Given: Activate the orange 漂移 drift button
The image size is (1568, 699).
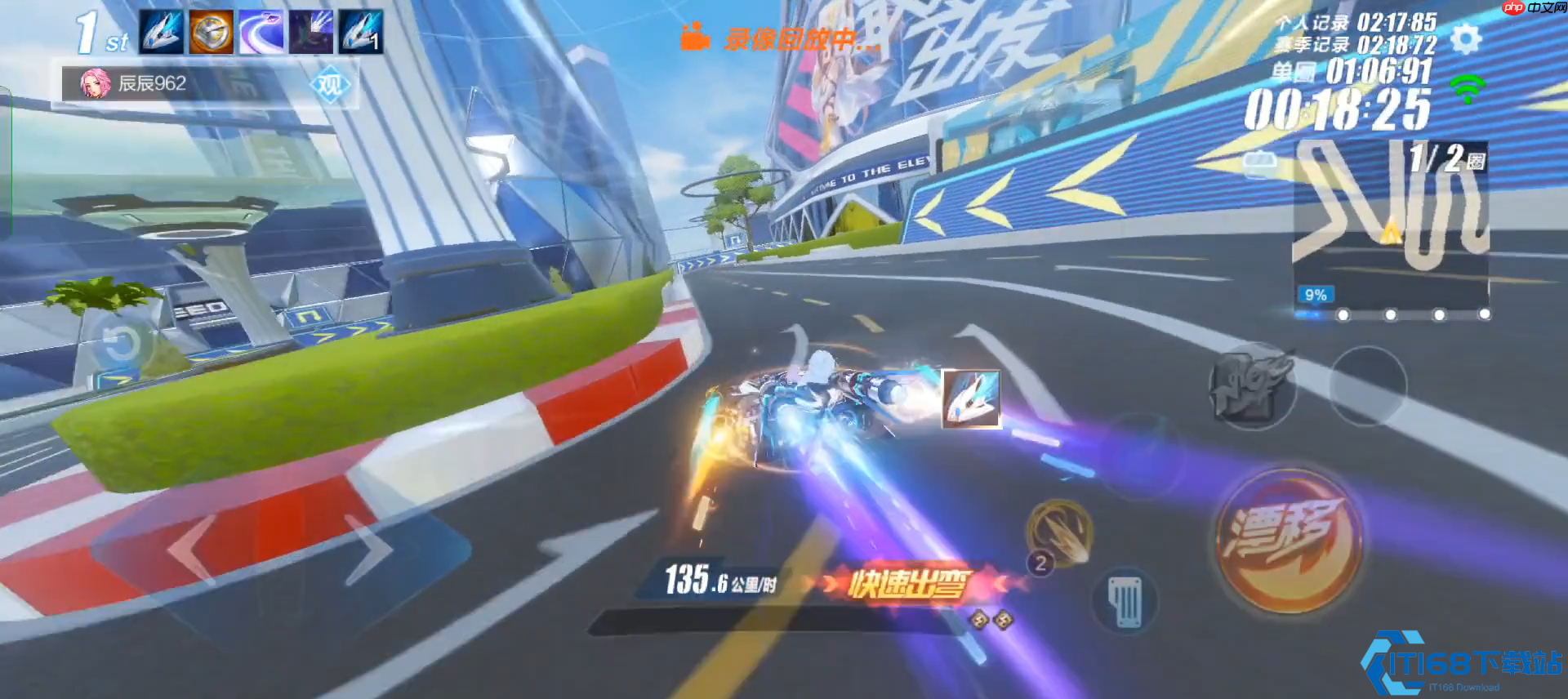Looking at the screenshot, I should tap(1289, 539).
